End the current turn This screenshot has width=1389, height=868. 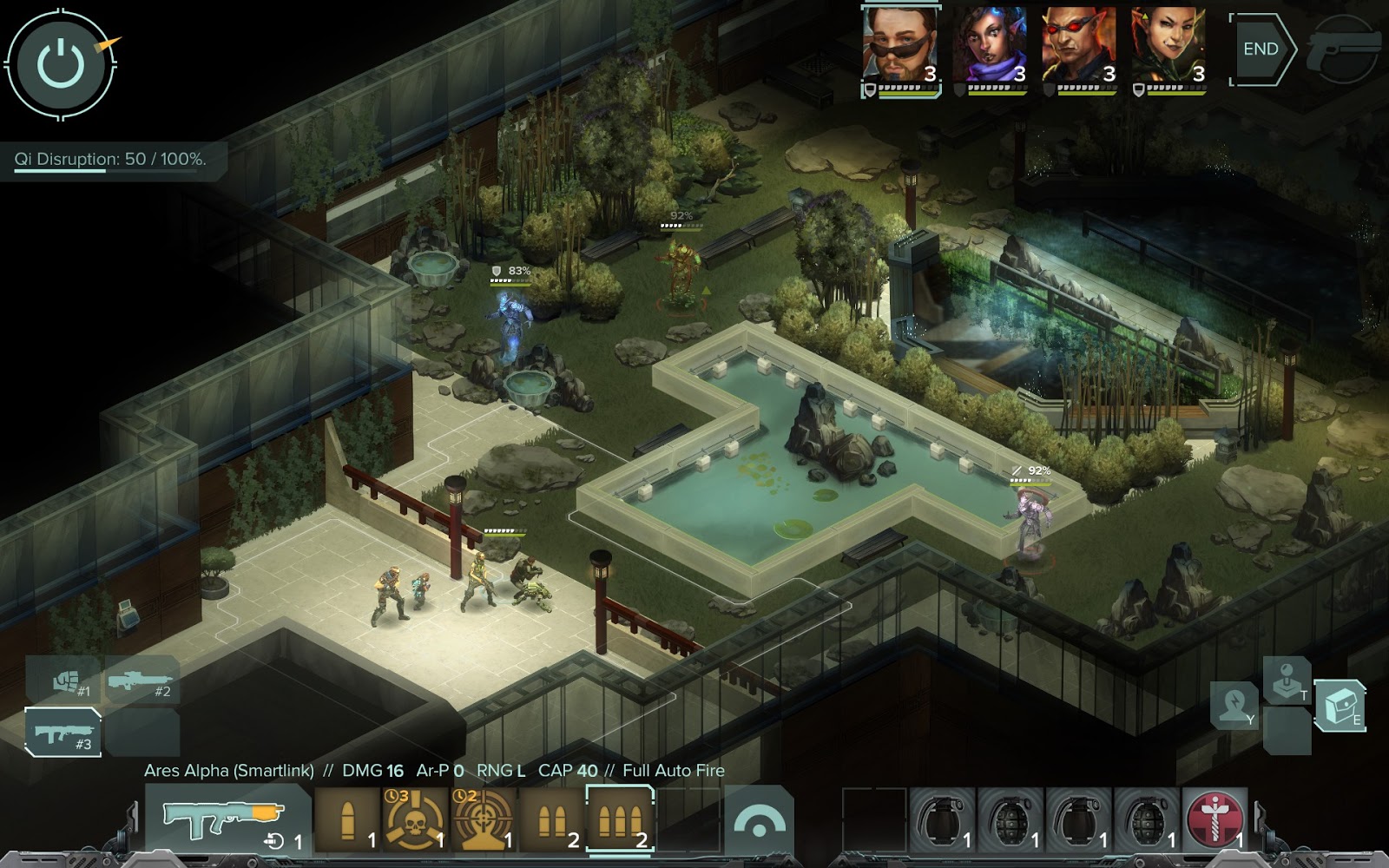(x=1261, y=49)
